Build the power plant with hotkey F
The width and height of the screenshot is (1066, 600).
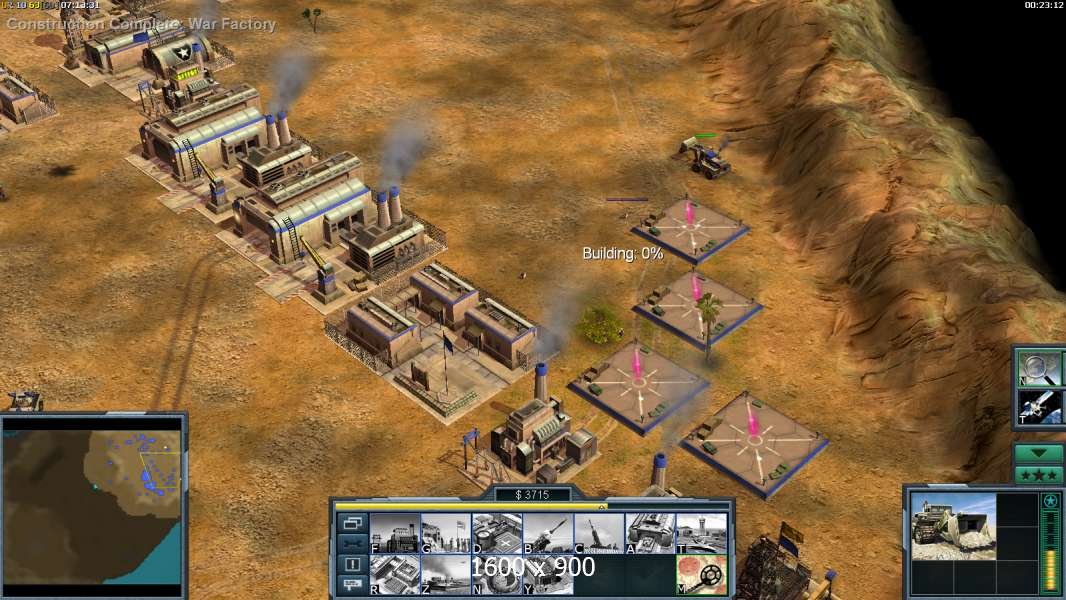(x=395, y=533)
